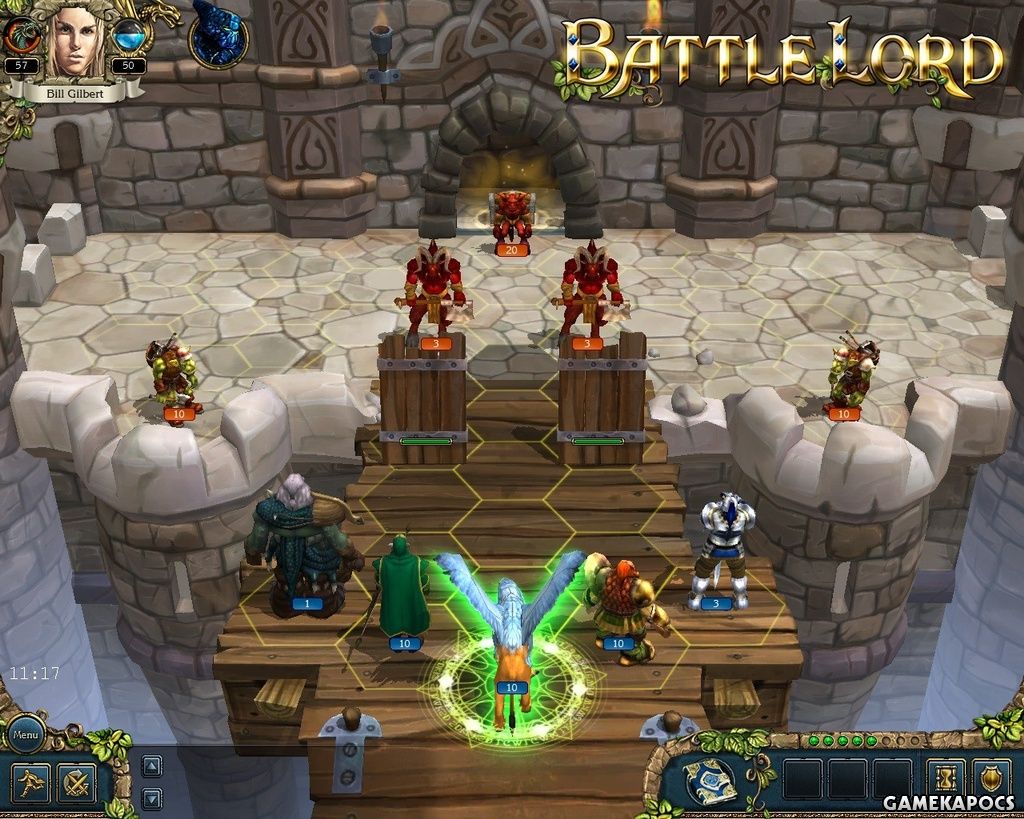Toggle auto-battle with the crossed swords icon

pyautogui.click(x=75, y=783)
